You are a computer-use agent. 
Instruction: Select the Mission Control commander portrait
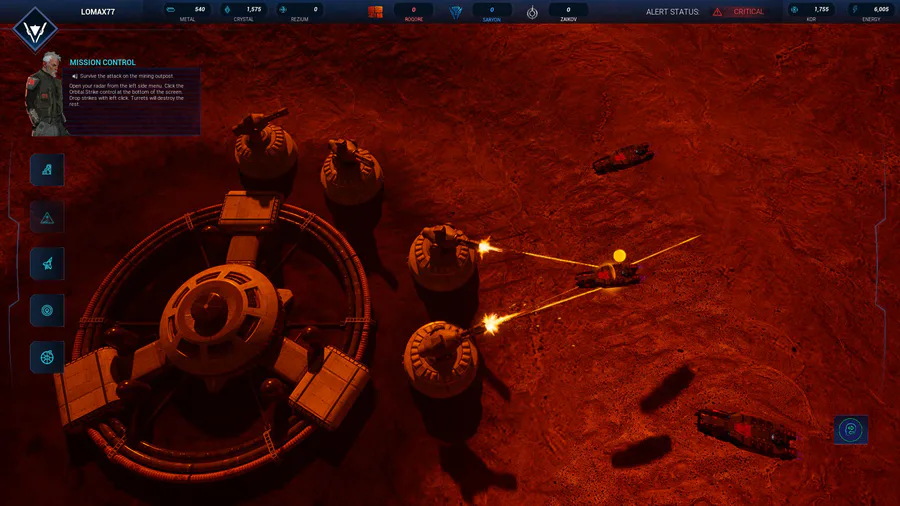click(48, 94)
